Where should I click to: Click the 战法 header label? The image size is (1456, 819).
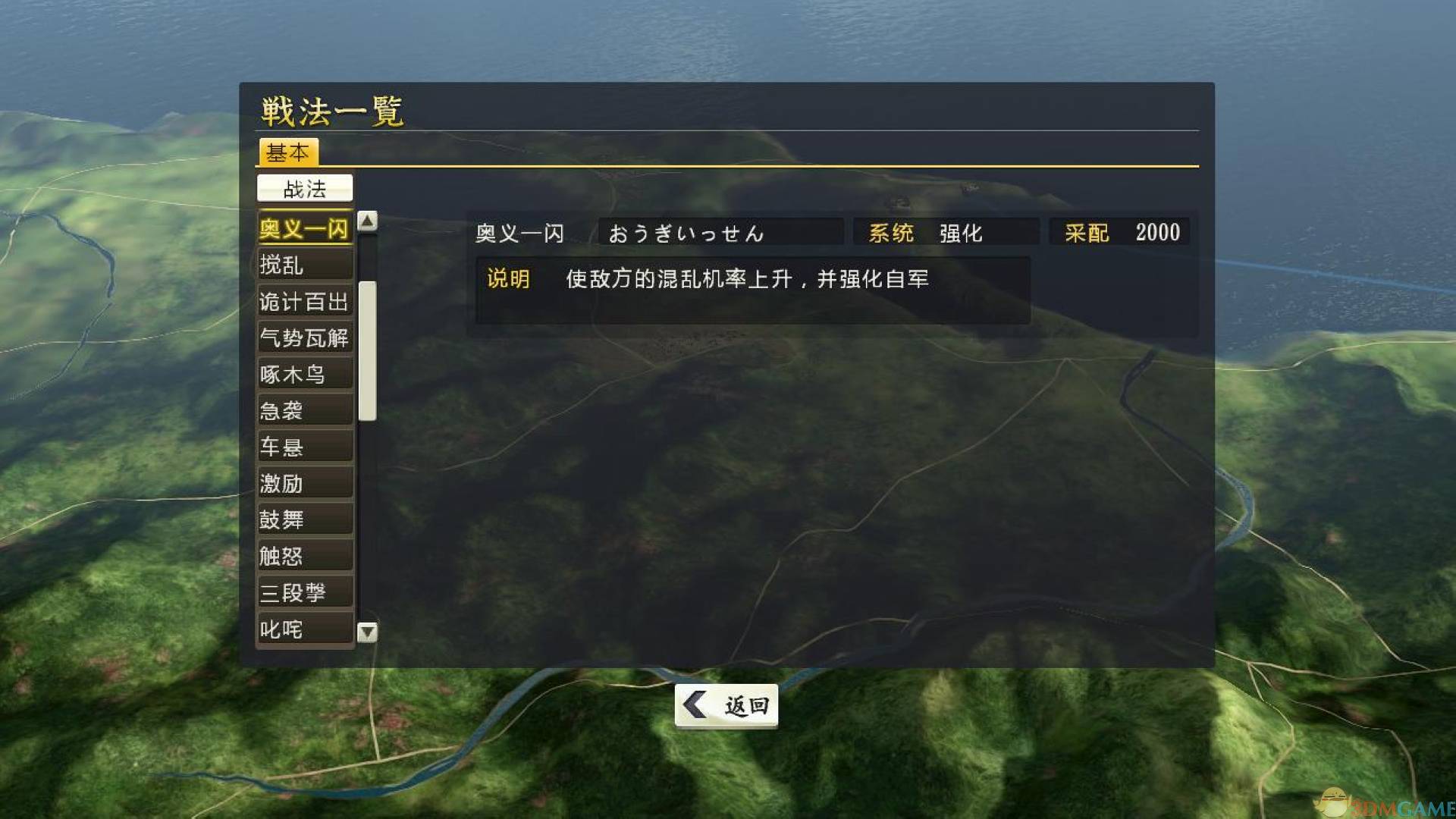[x=305, y=187]
